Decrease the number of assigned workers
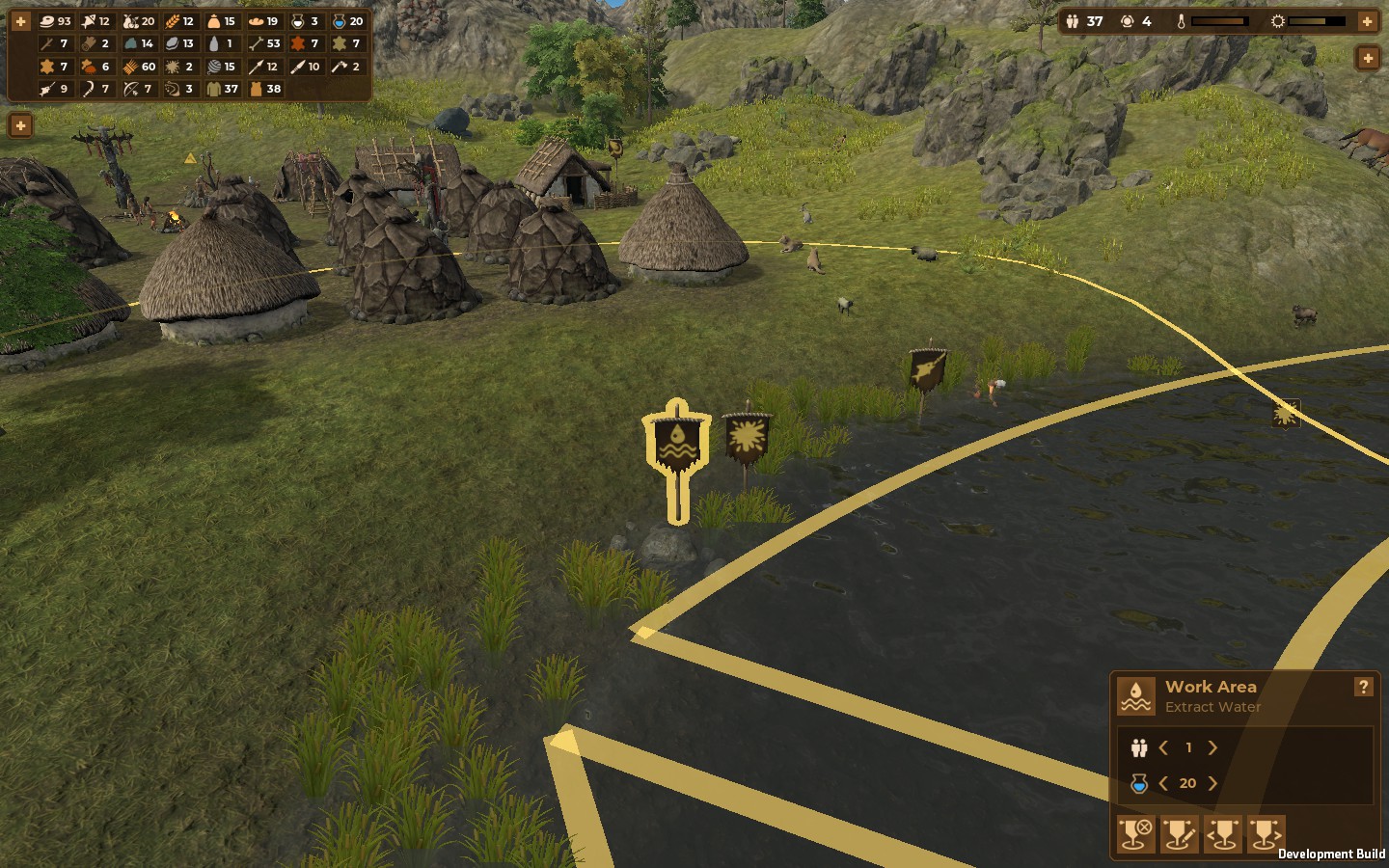The image size is (1389, 868). pyautogui.click(x=1164, y=747)
